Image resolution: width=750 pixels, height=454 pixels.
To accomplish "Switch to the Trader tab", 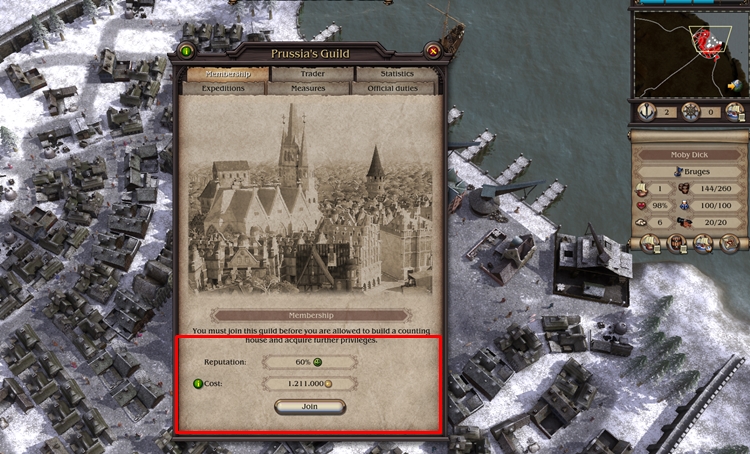I will point(311,74).
